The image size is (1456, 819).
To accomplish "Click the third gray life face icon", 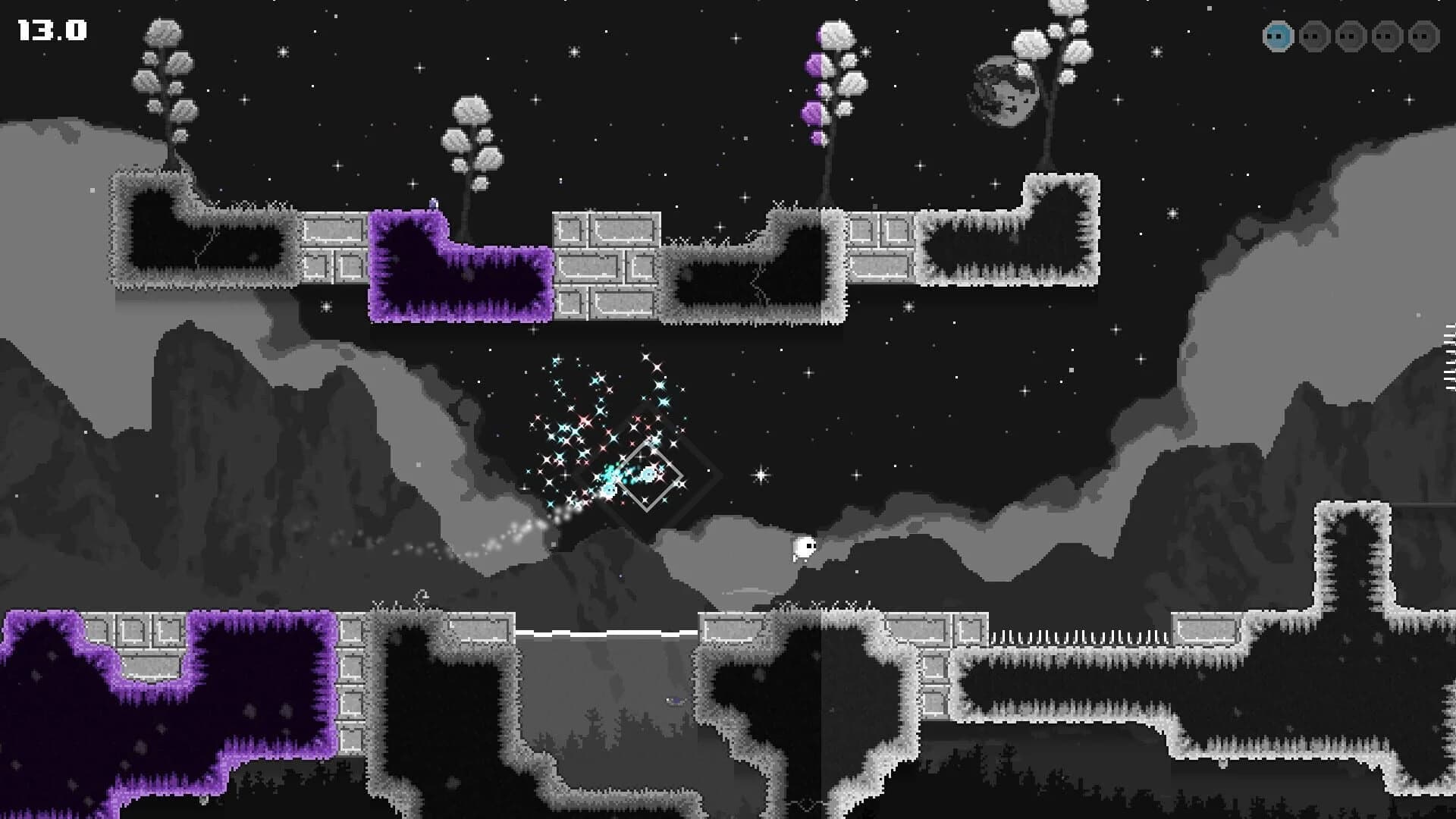I will click(x=1350, y=36).
